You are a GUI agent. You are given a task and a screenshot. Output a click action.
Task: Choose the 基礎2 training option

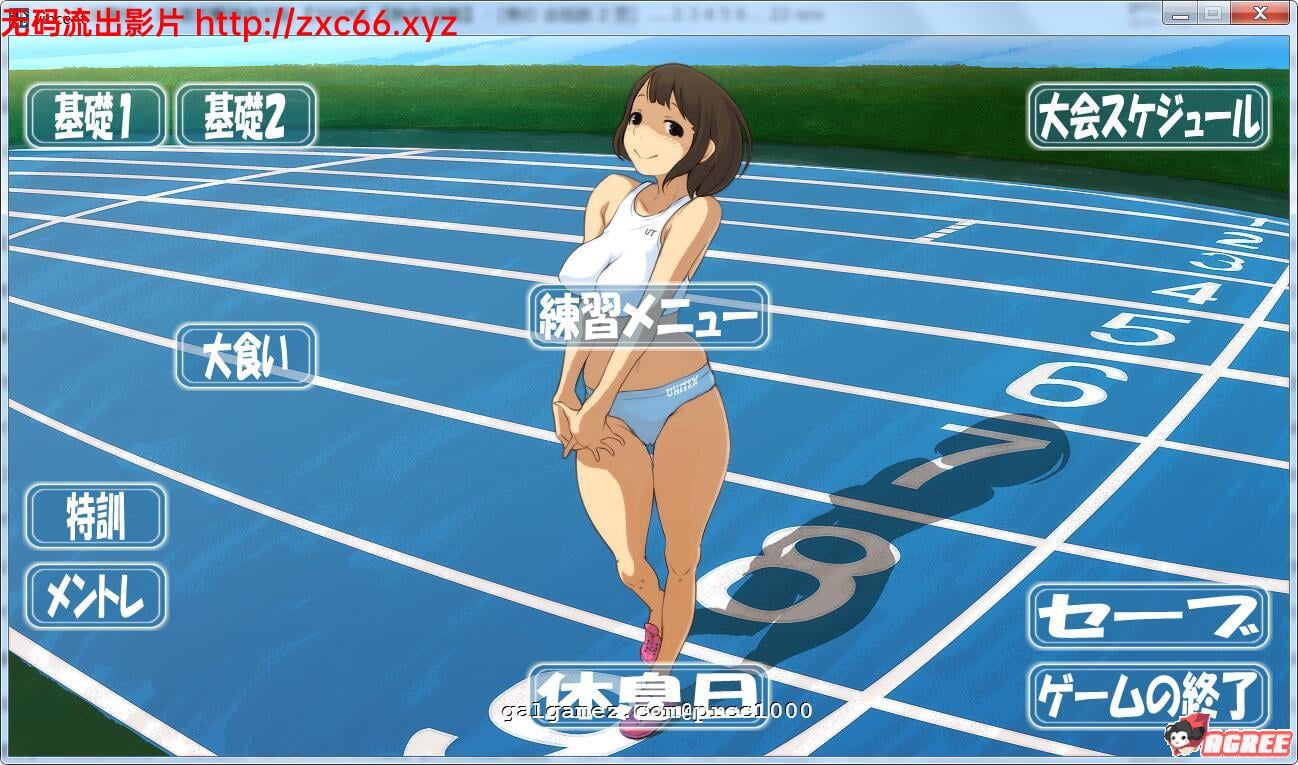pos(246,116)
